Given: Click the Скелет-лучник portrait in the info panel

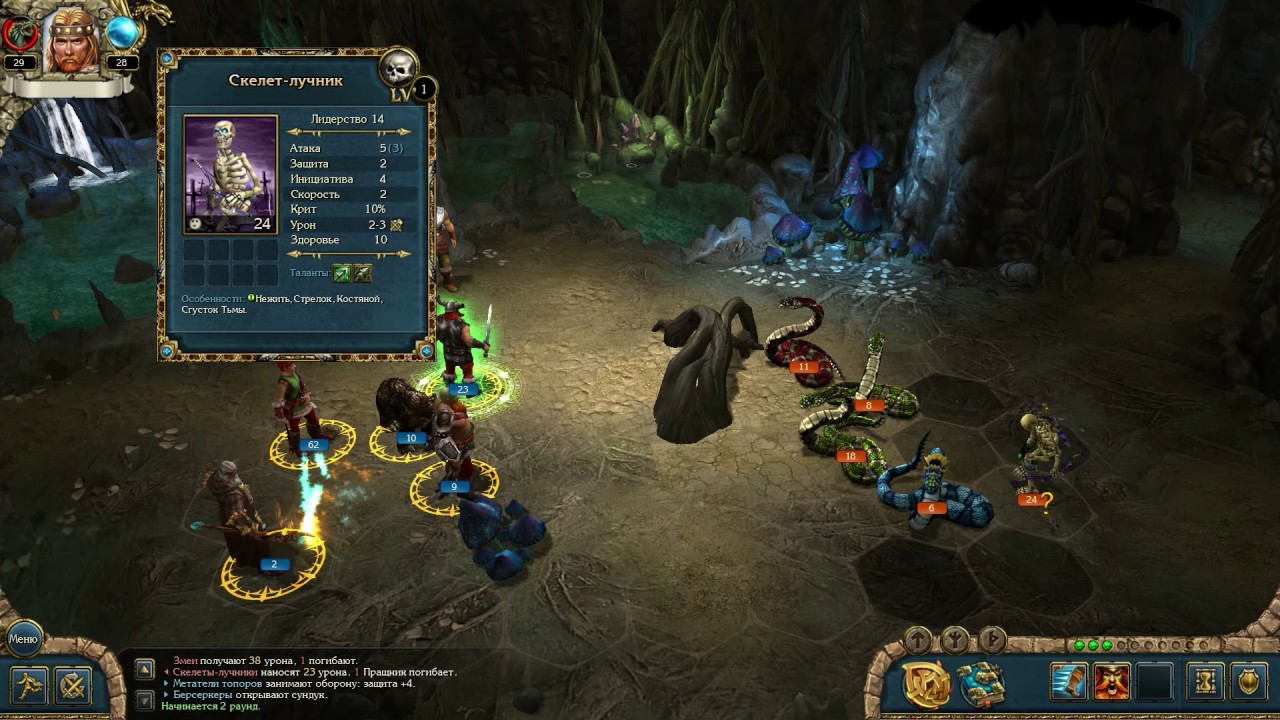Looking at the screenshot, I should pyautogui.click(x=230, y=175).
